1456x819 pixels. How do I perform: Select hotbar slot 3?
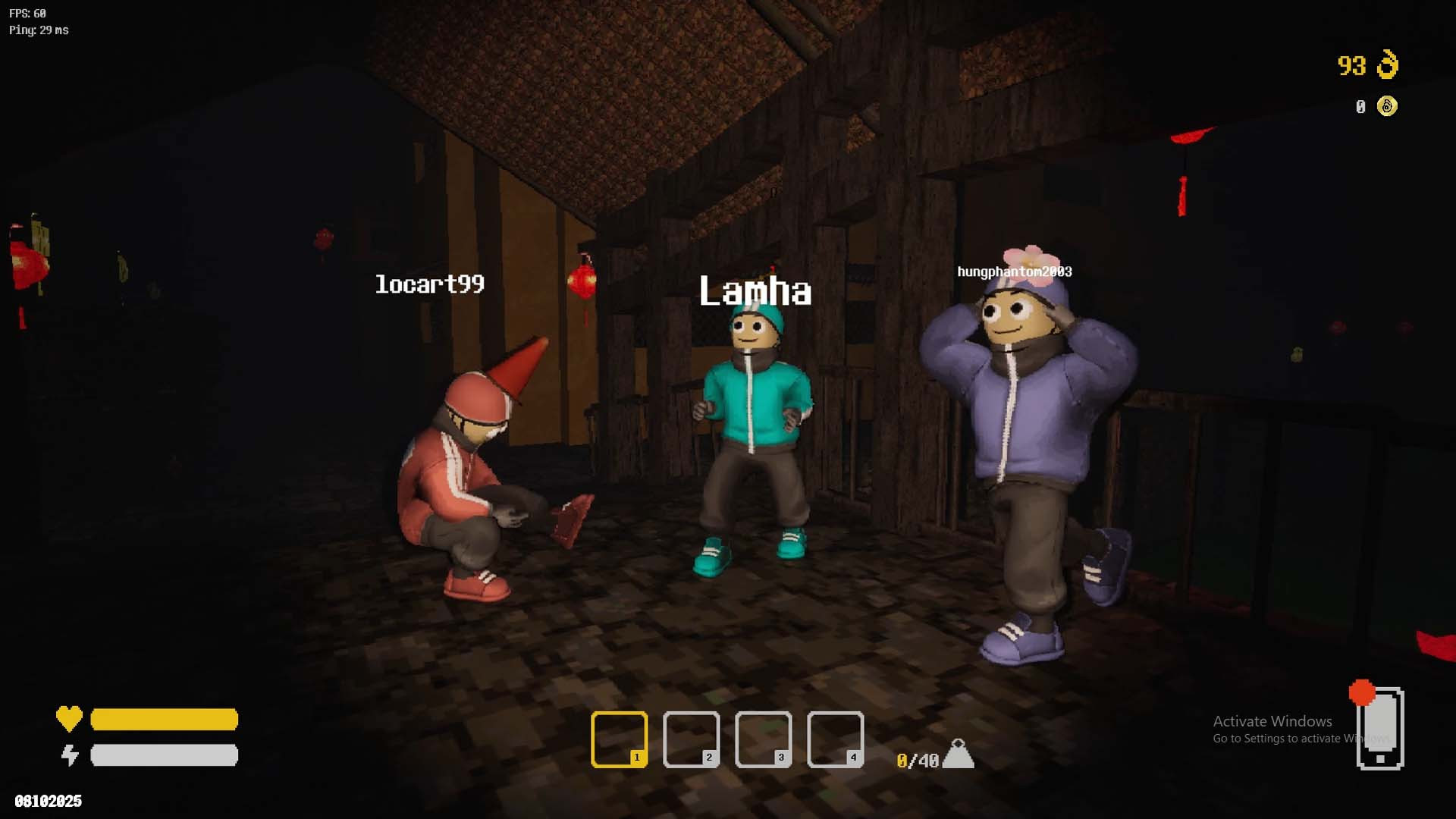point(763,738)
